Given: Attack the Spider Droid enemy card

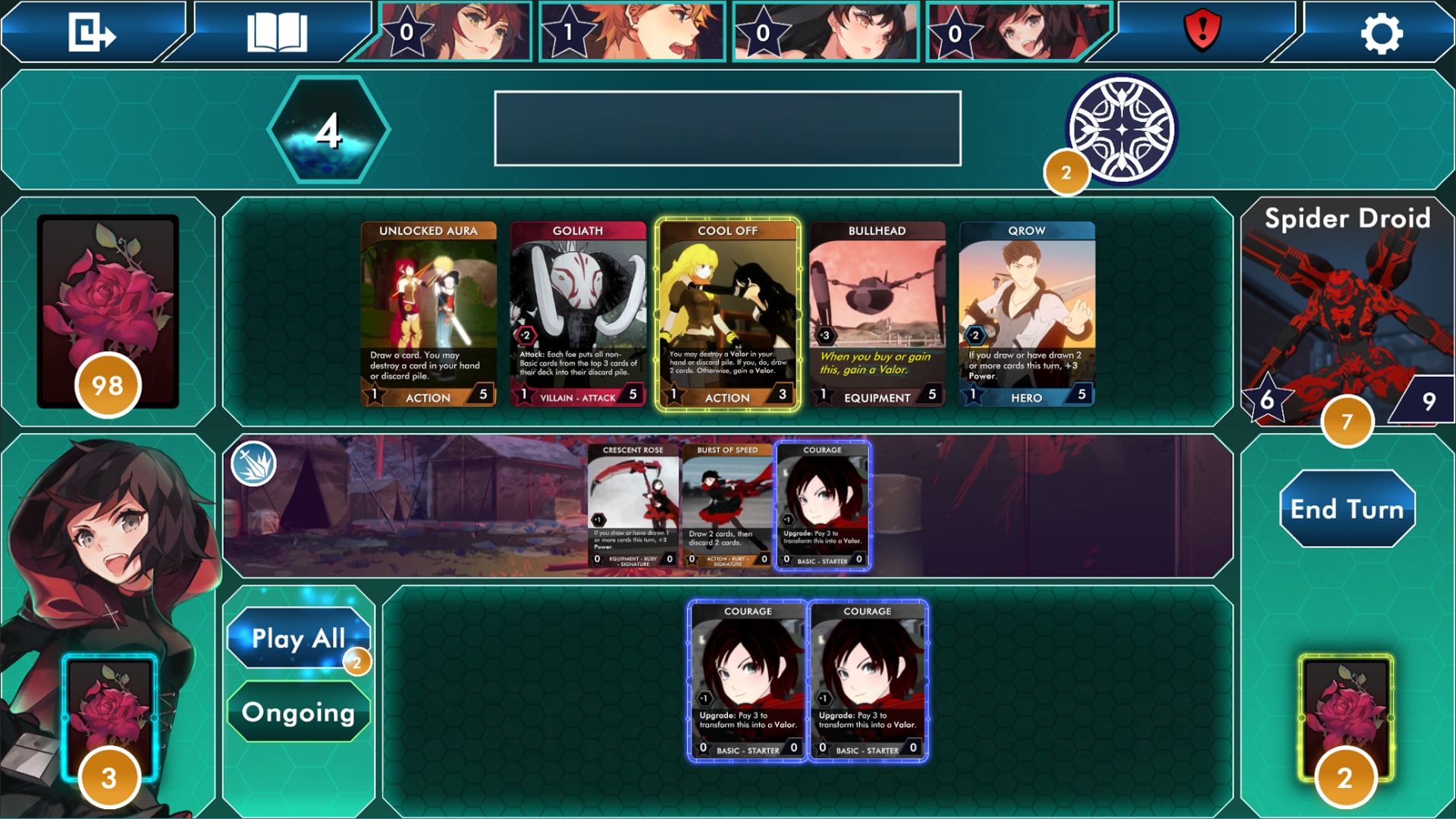Looking at the screenshot, I should [1346, 311].
